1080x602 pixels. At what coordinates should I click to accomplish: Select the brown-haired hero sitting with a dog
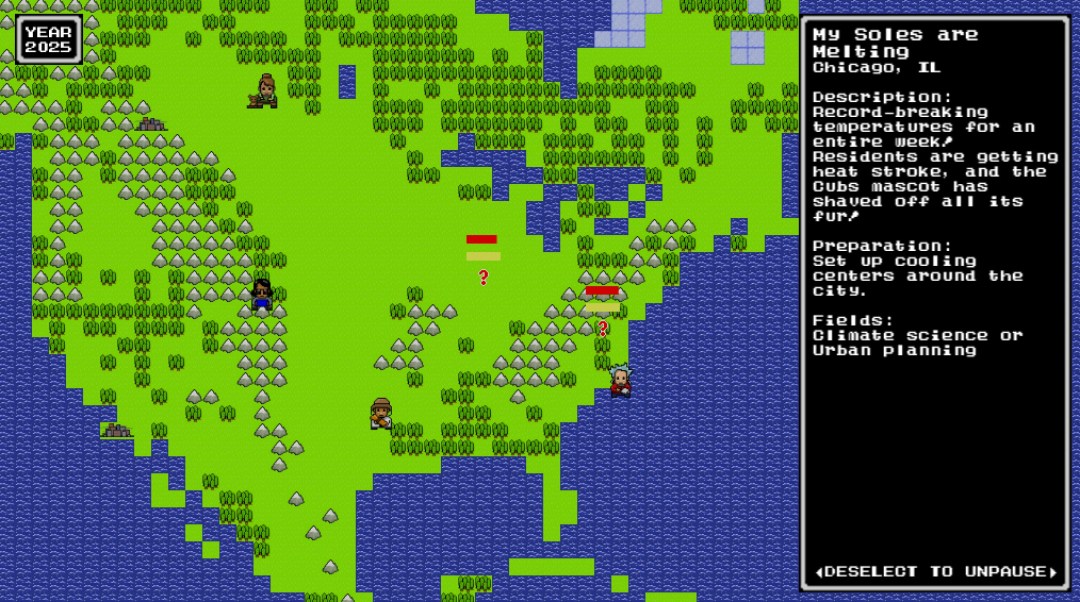coord(265,91)
